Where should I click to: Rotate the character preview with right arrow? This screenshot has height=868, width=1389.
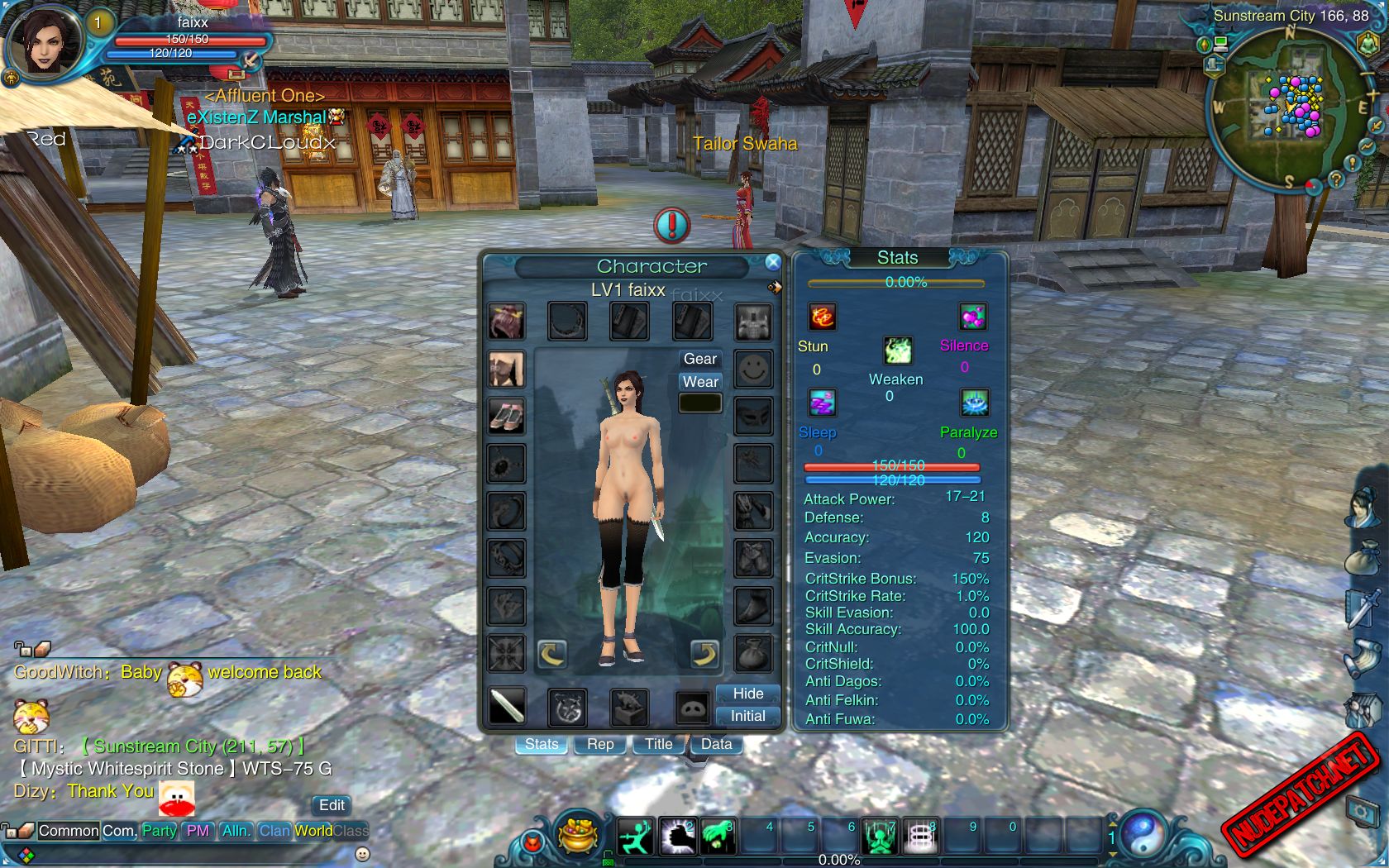(704, 654)
